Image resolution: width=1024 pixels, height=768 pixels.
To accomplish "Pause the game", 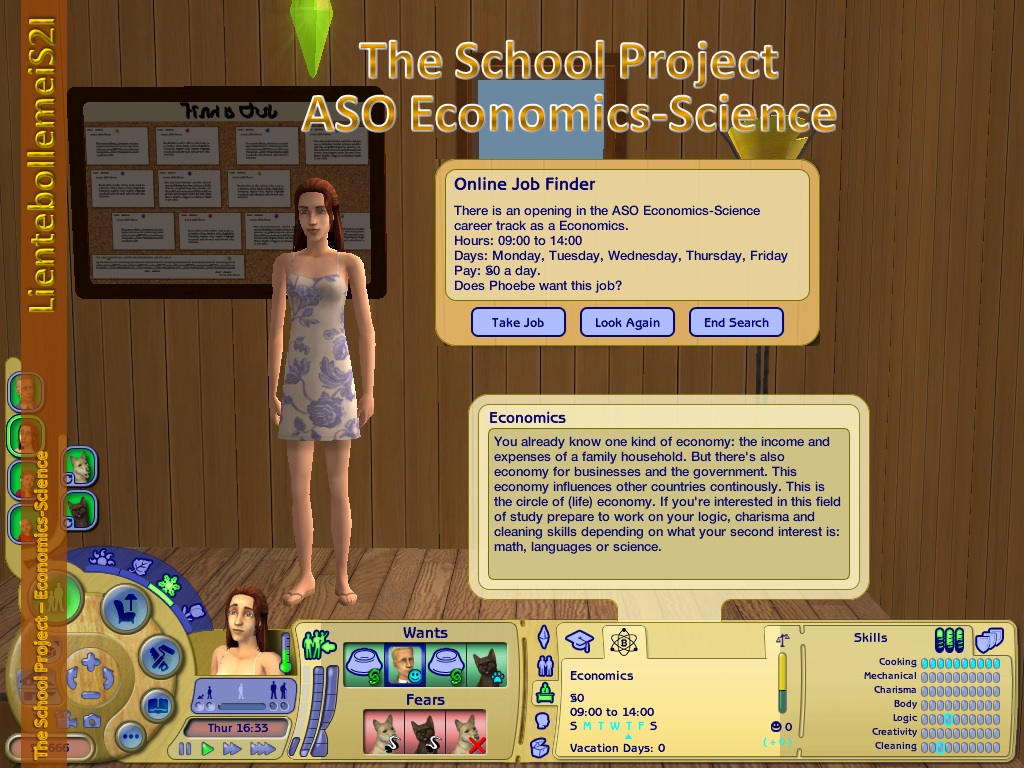I will [x=185, y=748].
